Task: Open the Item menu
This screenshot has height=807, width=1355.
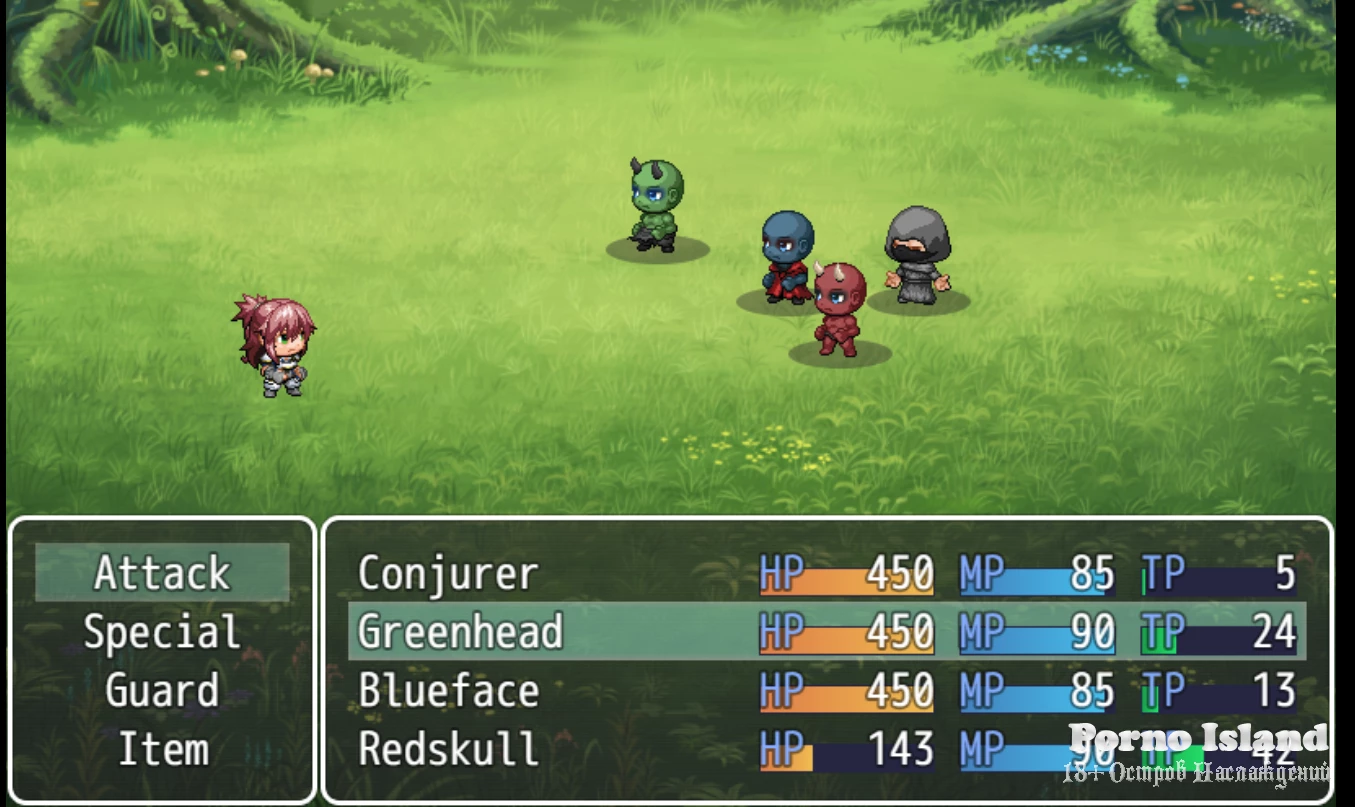Action: click(162, 749)
